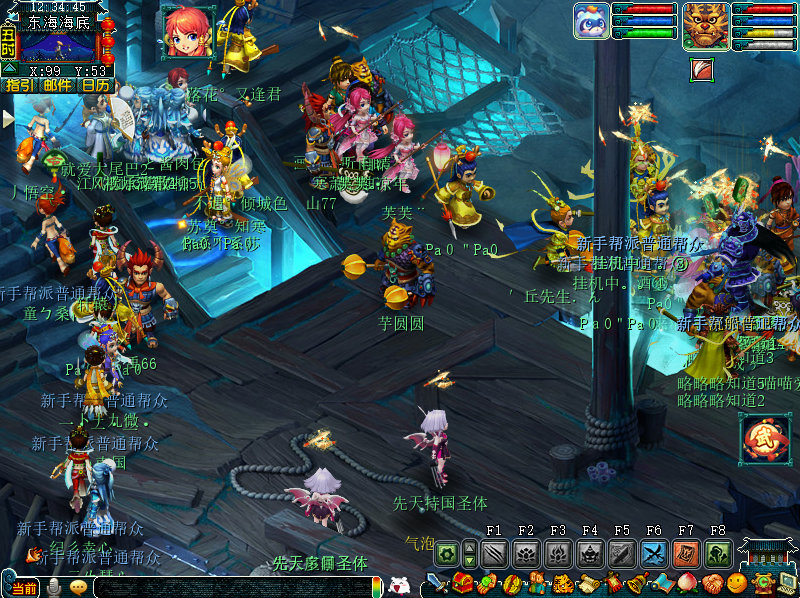Viewport: 800px width, 598px height.
Task: Open the 邮件 mail button
Action: click(58, 85)
